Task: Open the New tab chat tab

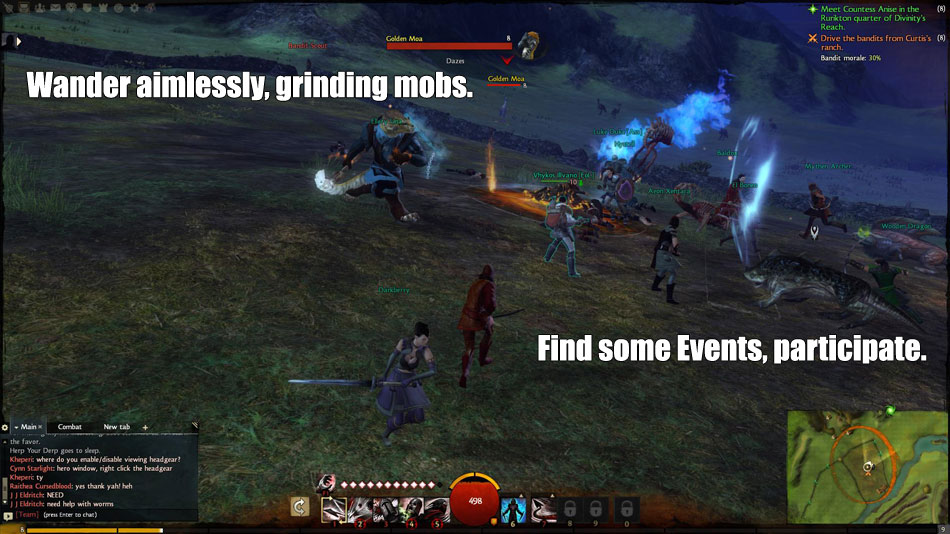Action: coord(117,427)
